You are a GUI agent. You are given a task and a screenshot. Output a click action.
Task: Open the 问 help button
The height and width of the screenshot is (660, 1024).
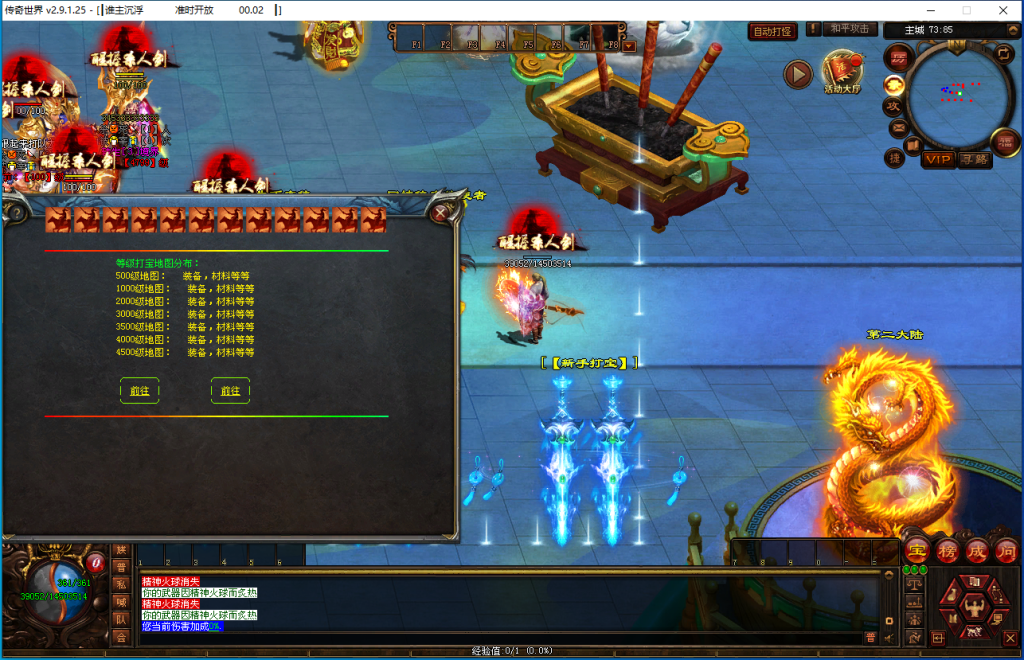[1006, 550]
